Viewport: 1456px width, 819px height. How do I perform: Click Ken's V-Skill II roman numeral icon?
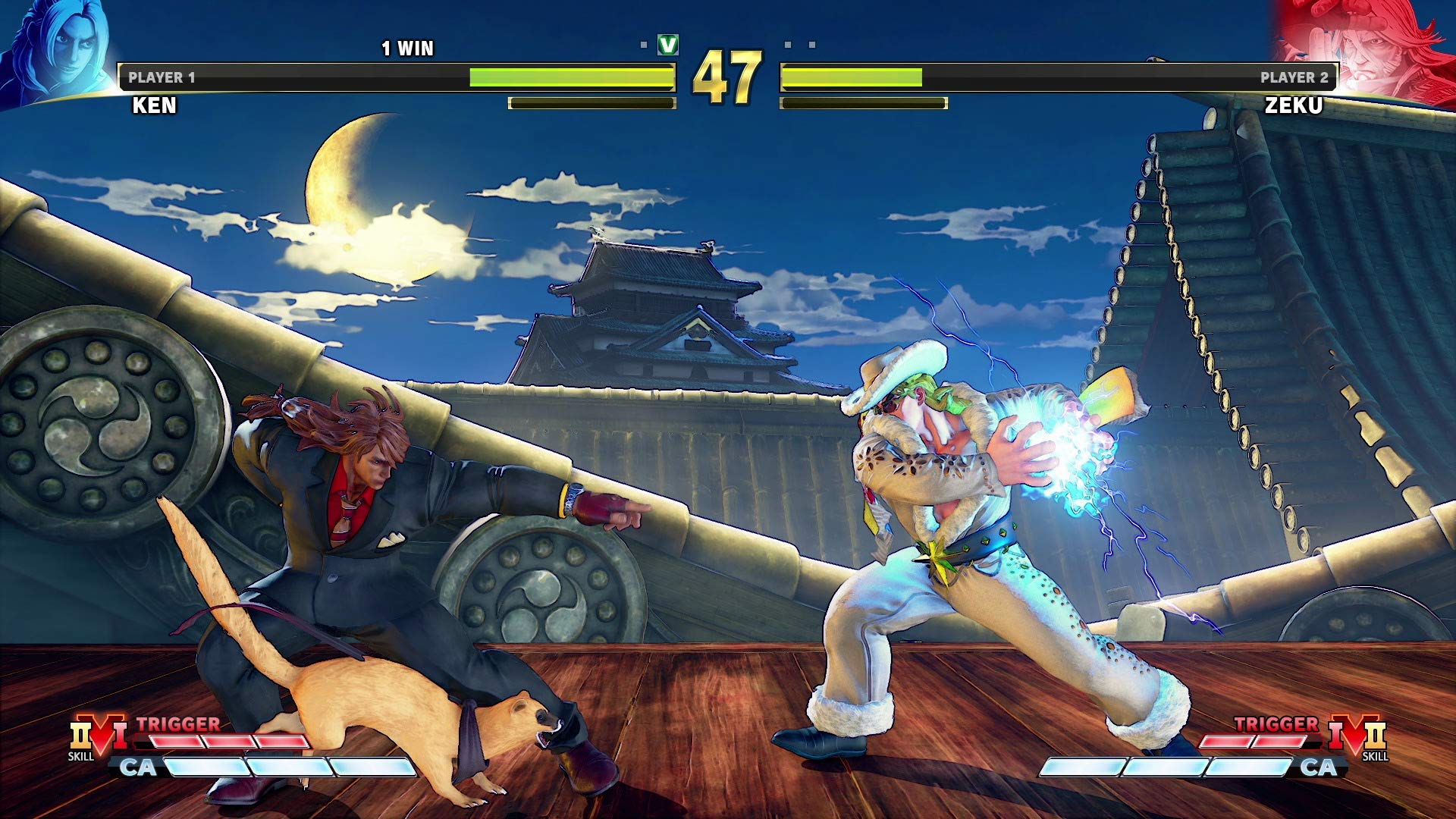coord(81,734)
